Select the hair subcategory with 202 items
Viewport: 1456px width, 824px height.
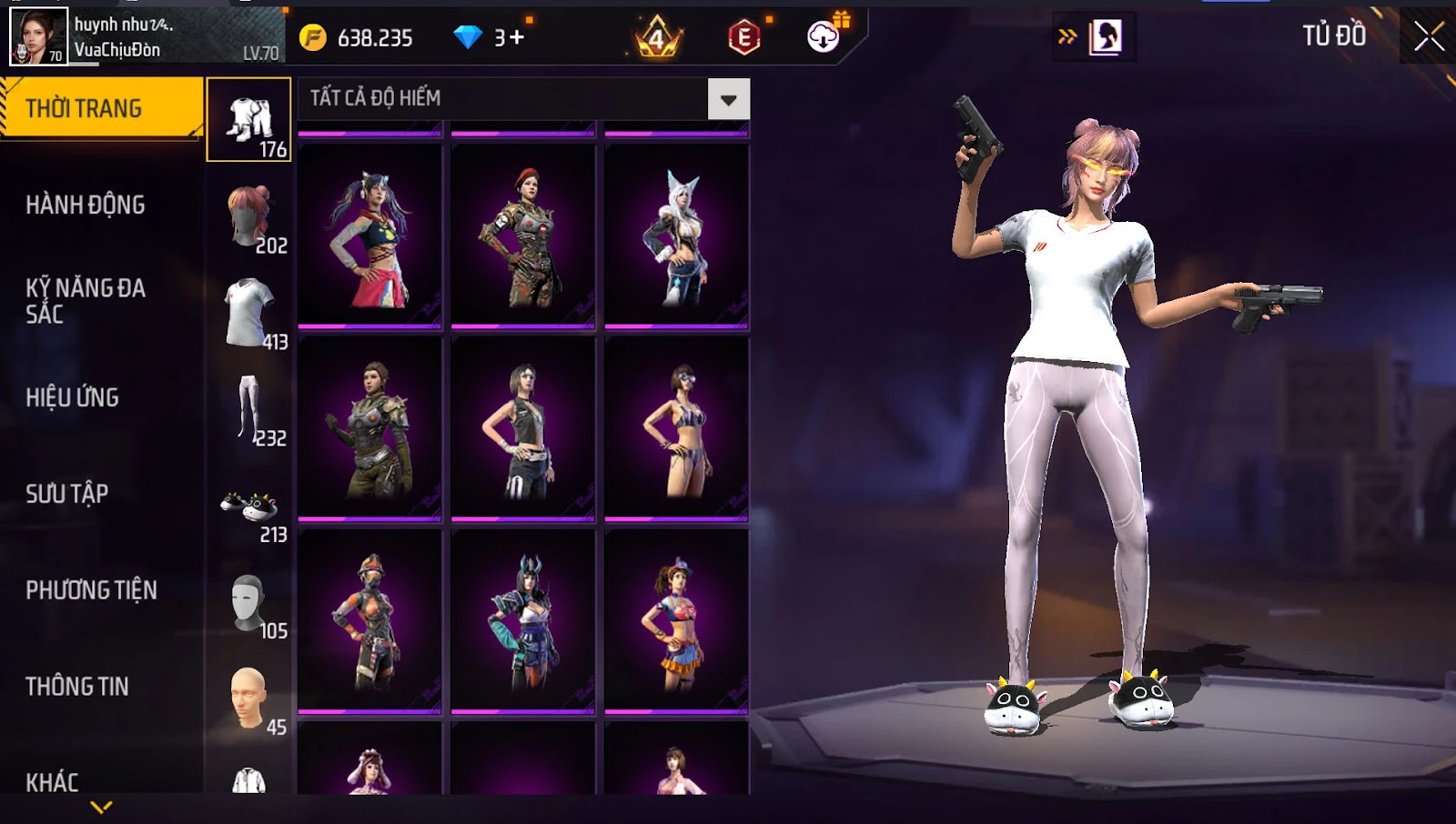[x=249, y=216]
